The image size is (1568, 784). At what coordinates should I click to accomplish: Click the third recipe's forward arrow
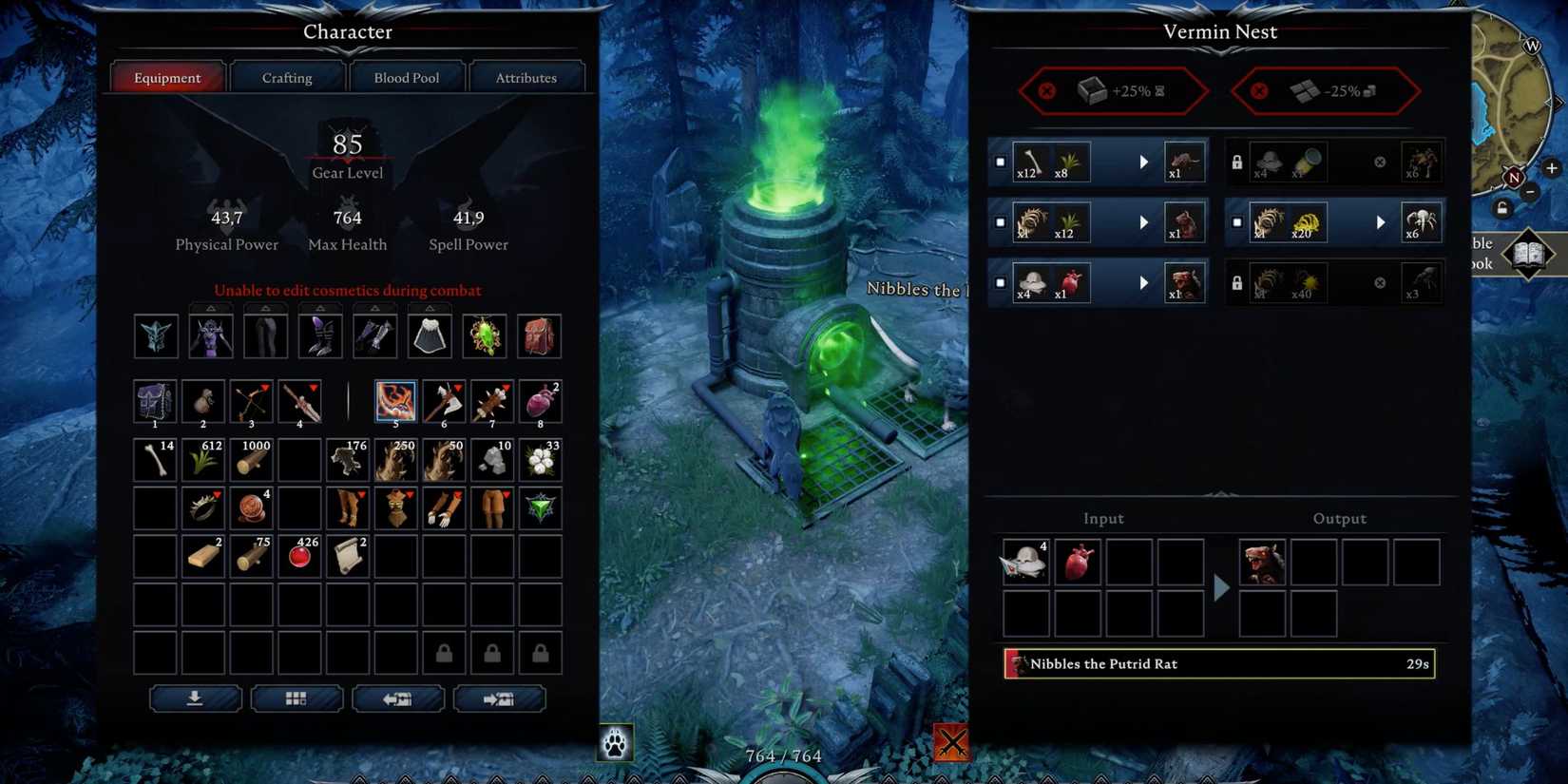[1143, 282]
